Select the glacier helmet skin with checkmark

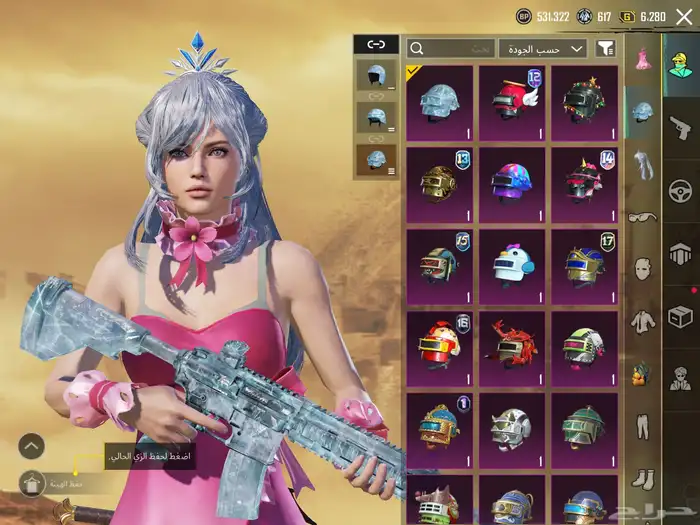tap(440, 102)
